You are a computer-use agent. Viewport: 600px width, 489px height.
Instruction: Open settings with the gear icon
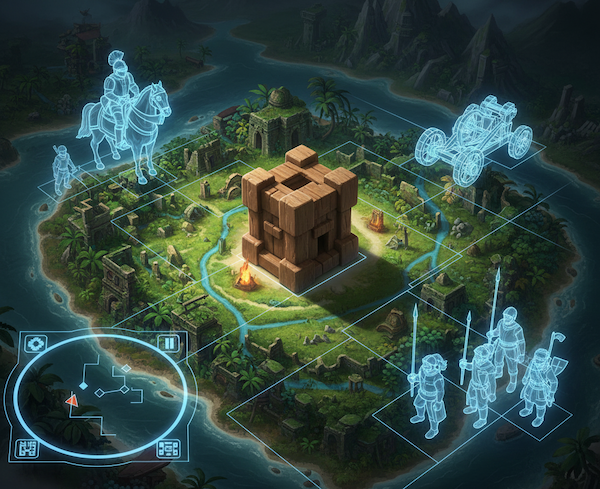click(33, 344)
